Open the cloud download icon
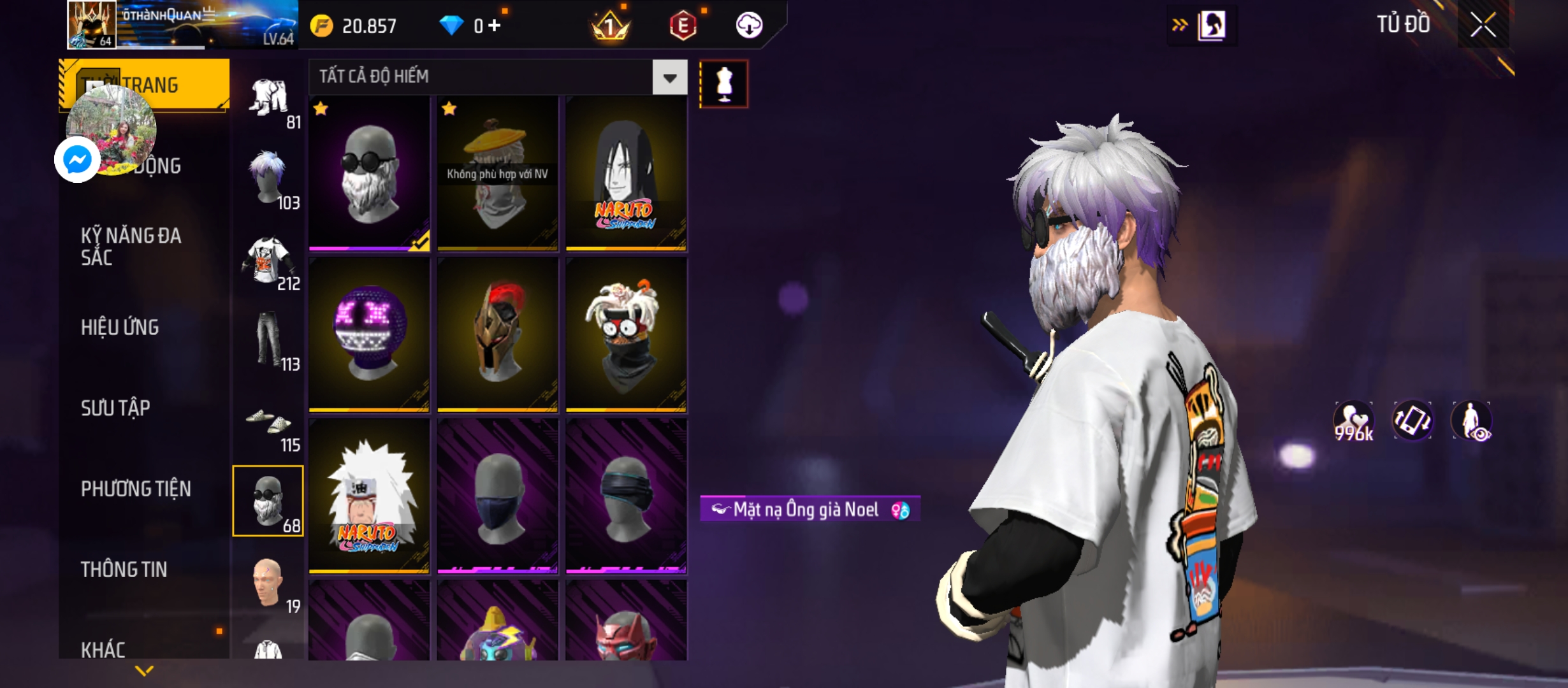The width and height of the screenshot is (1568, 688). coord(749,25)
